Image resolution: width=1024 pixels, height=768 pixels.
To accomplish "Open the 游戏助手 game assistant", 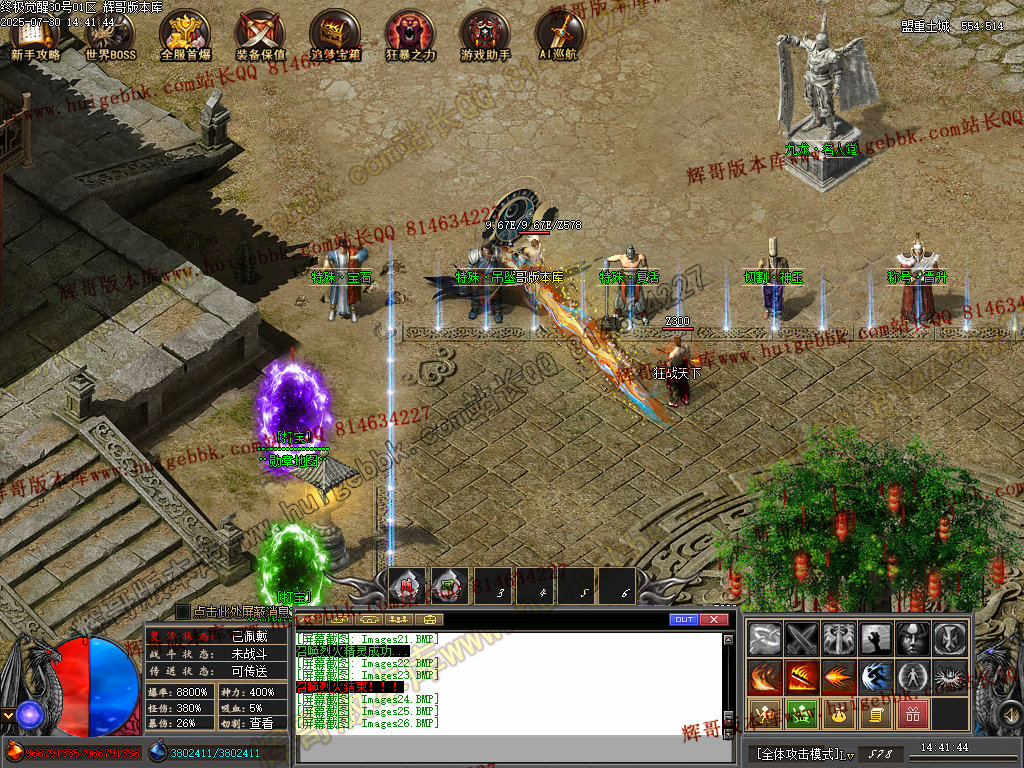I will click(485, 34).
